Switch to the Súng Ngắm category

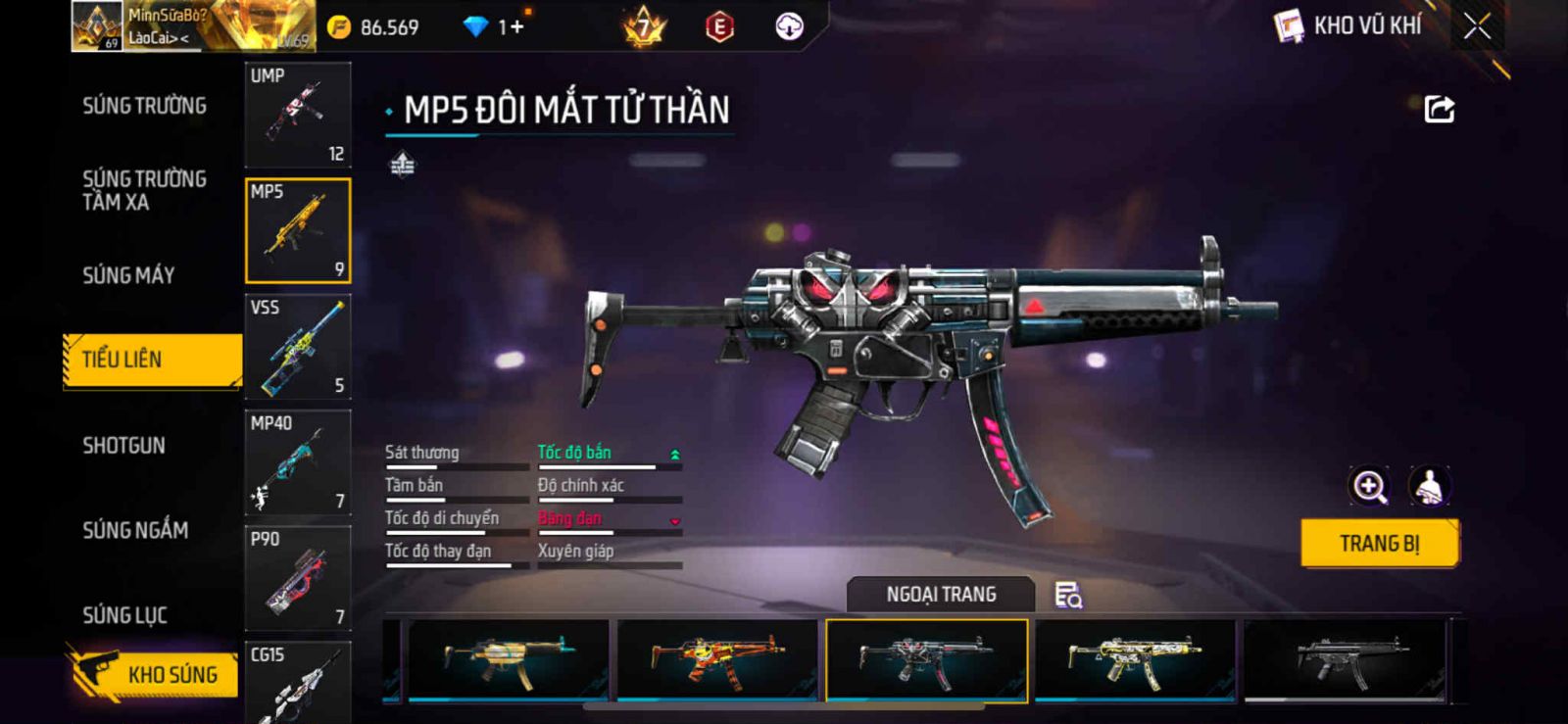point(135,530)
